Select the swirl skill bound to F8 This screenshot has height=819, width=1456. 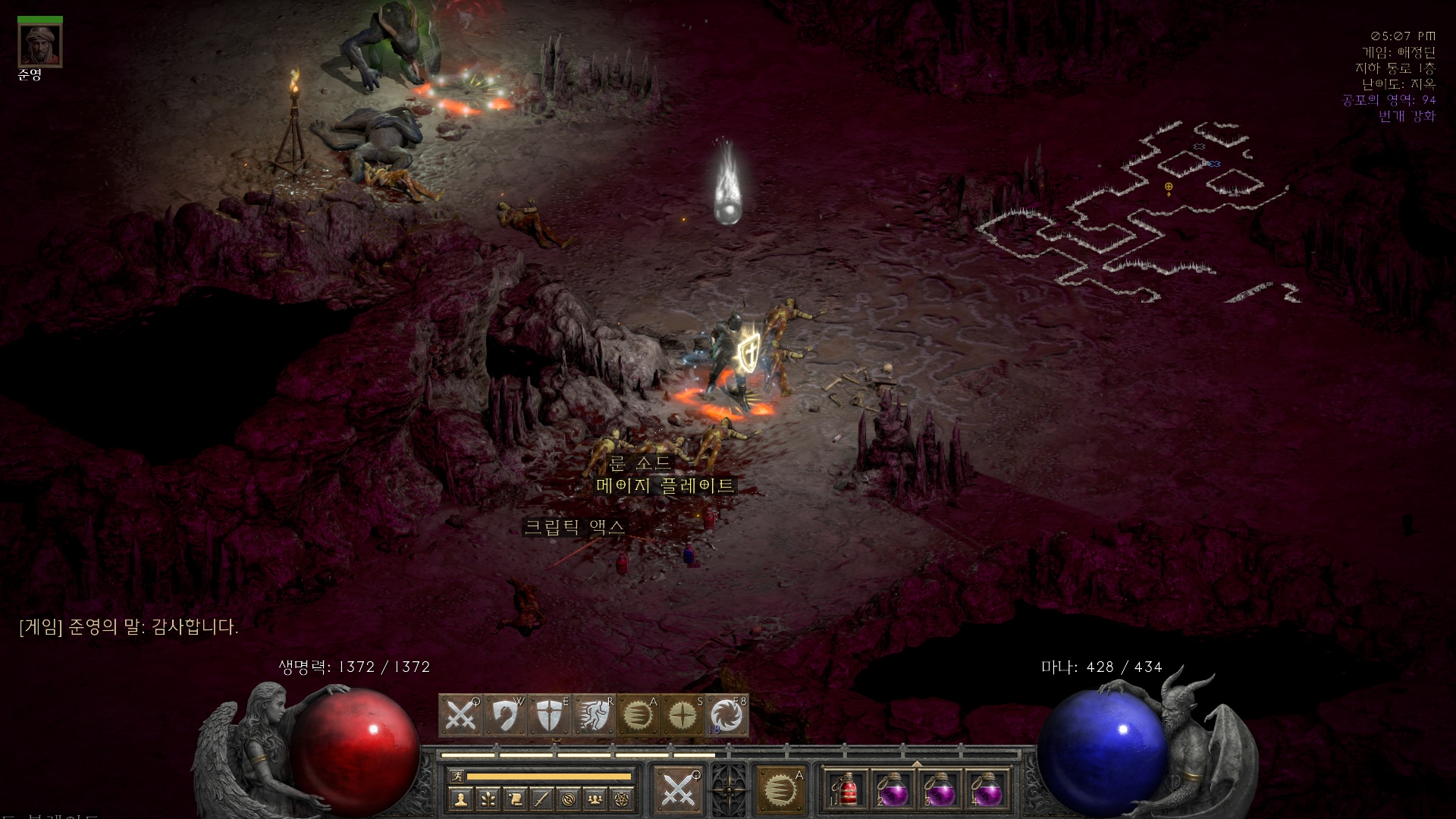tap(726, 715)
